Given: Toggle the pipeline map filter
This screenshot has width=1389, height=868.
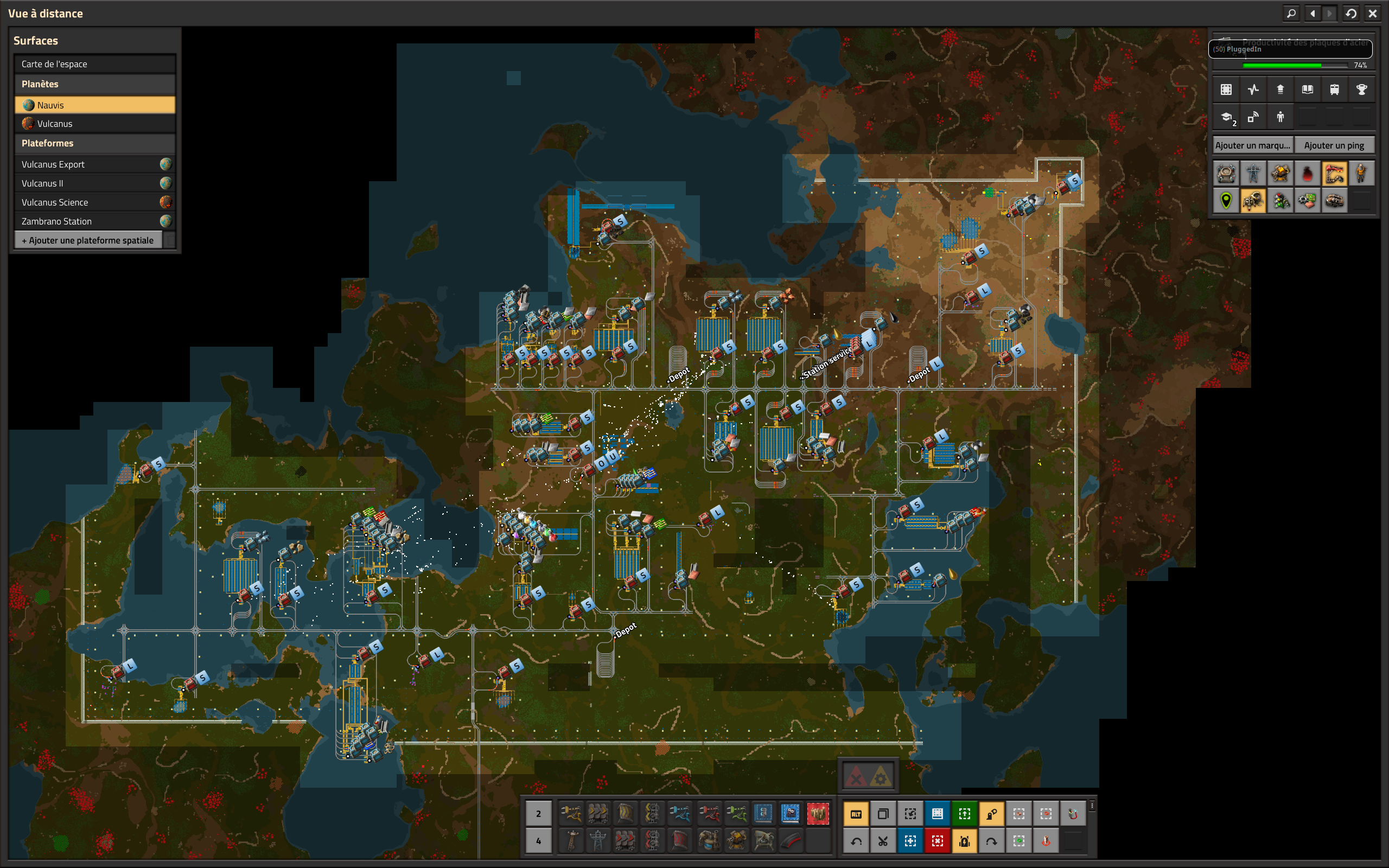Looking at the screenshot, I should (1335, 174).
